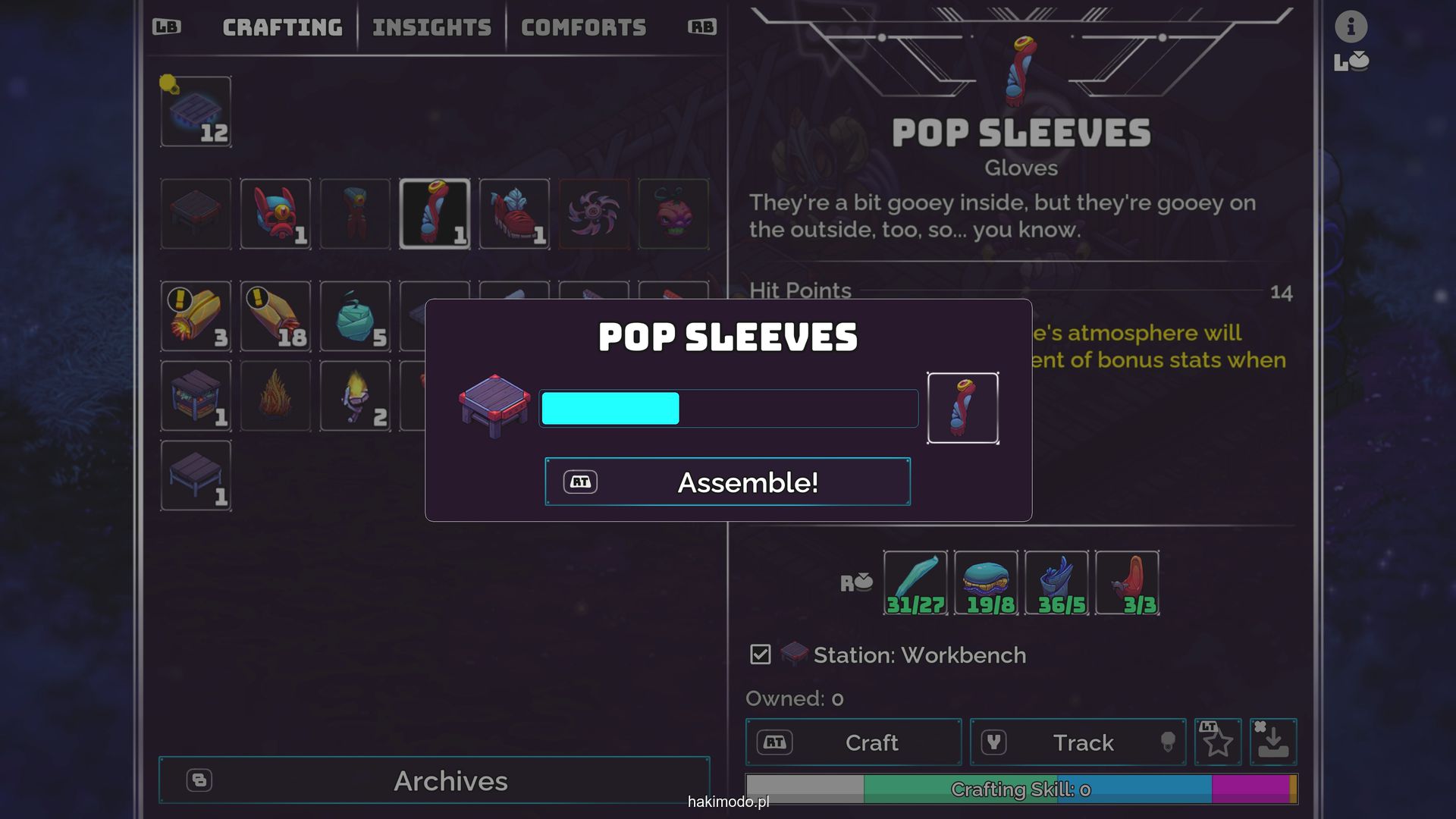This screenshot has height=819, width=1456.
Task: Click the download arrow button
Action: click(1273, 742)
